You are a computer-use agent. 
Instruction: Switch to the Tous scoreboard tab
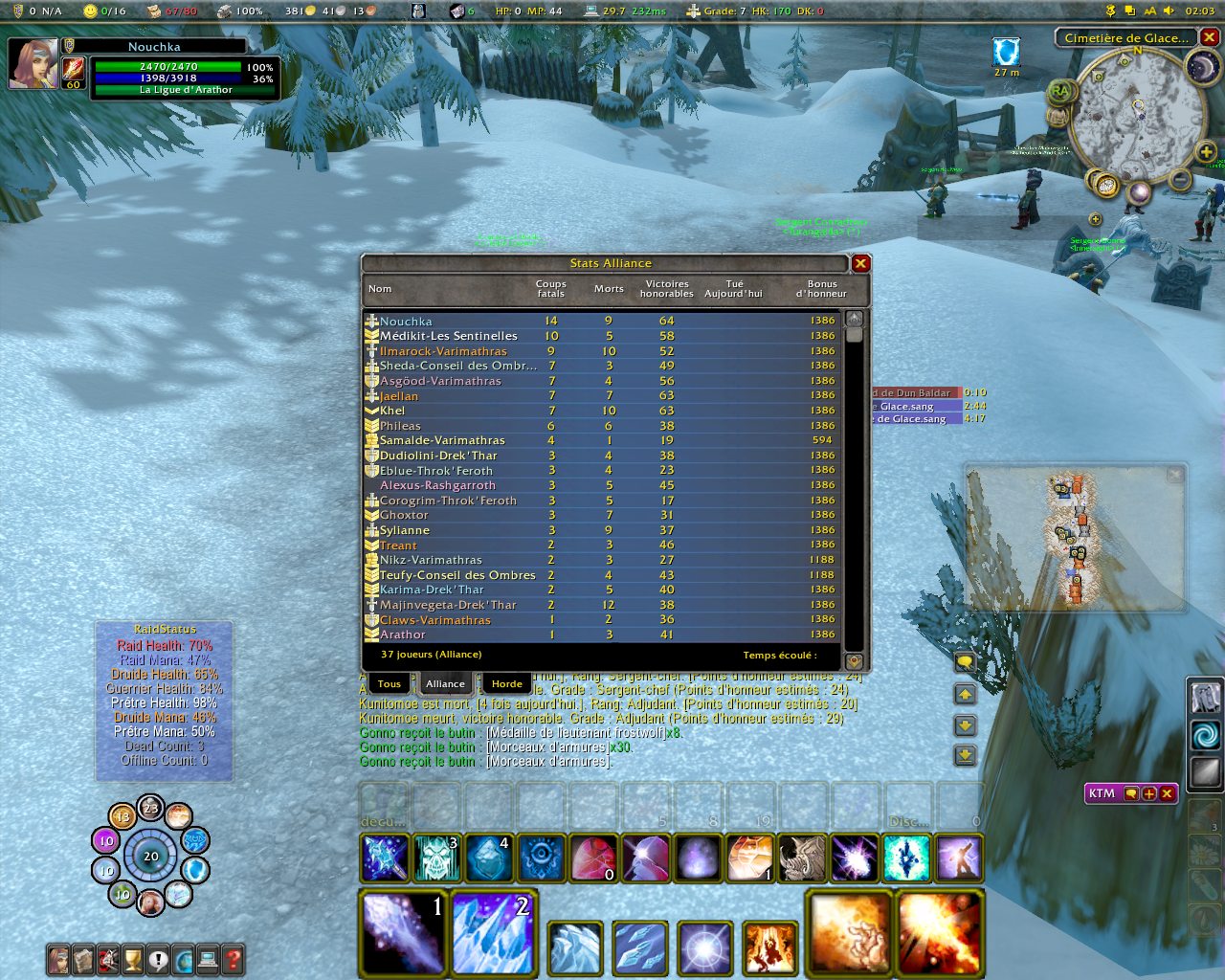(x=389, y=683)
